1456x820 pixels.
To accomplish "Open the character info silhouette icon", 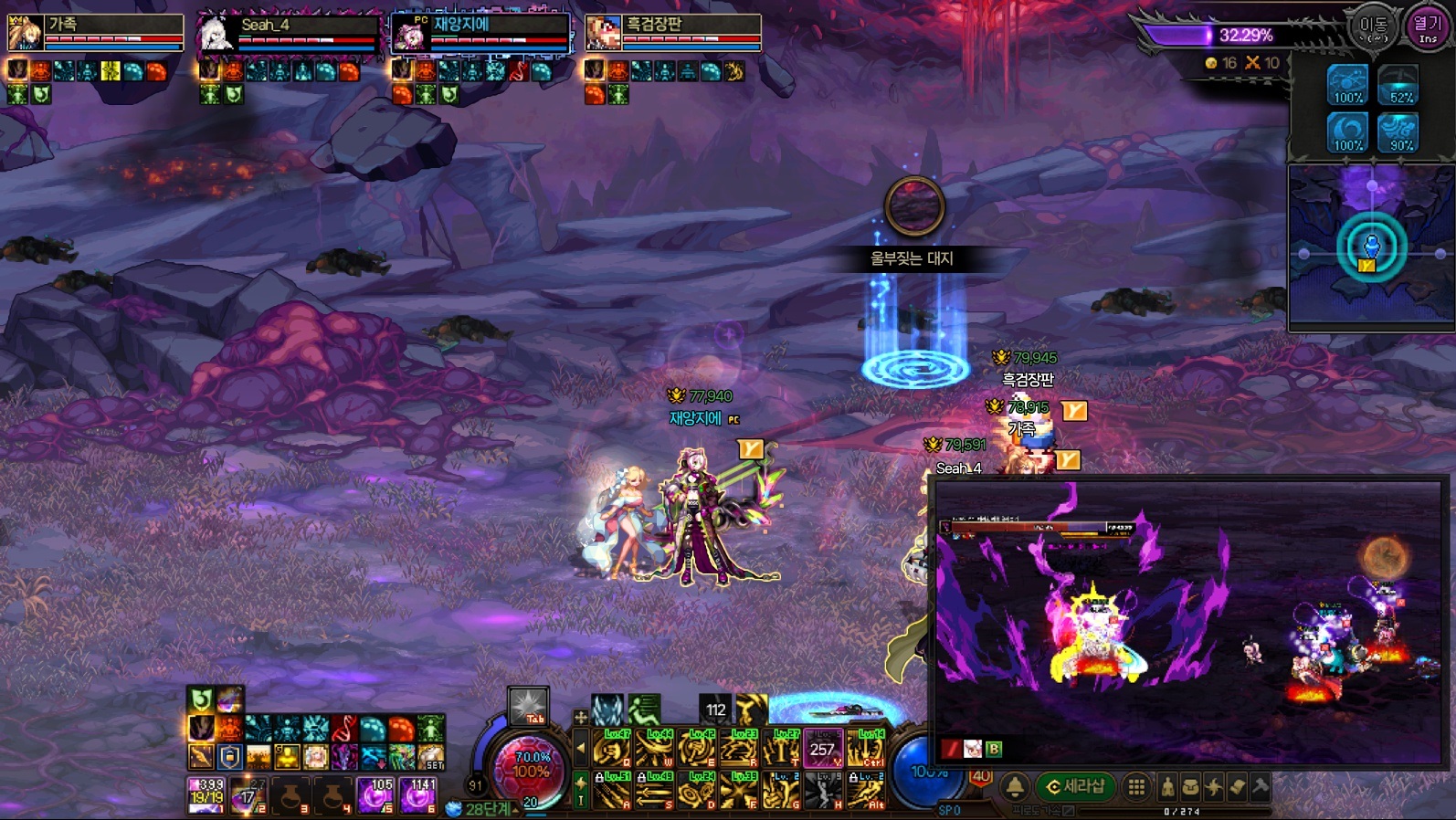I will [x=1167, y=786].
